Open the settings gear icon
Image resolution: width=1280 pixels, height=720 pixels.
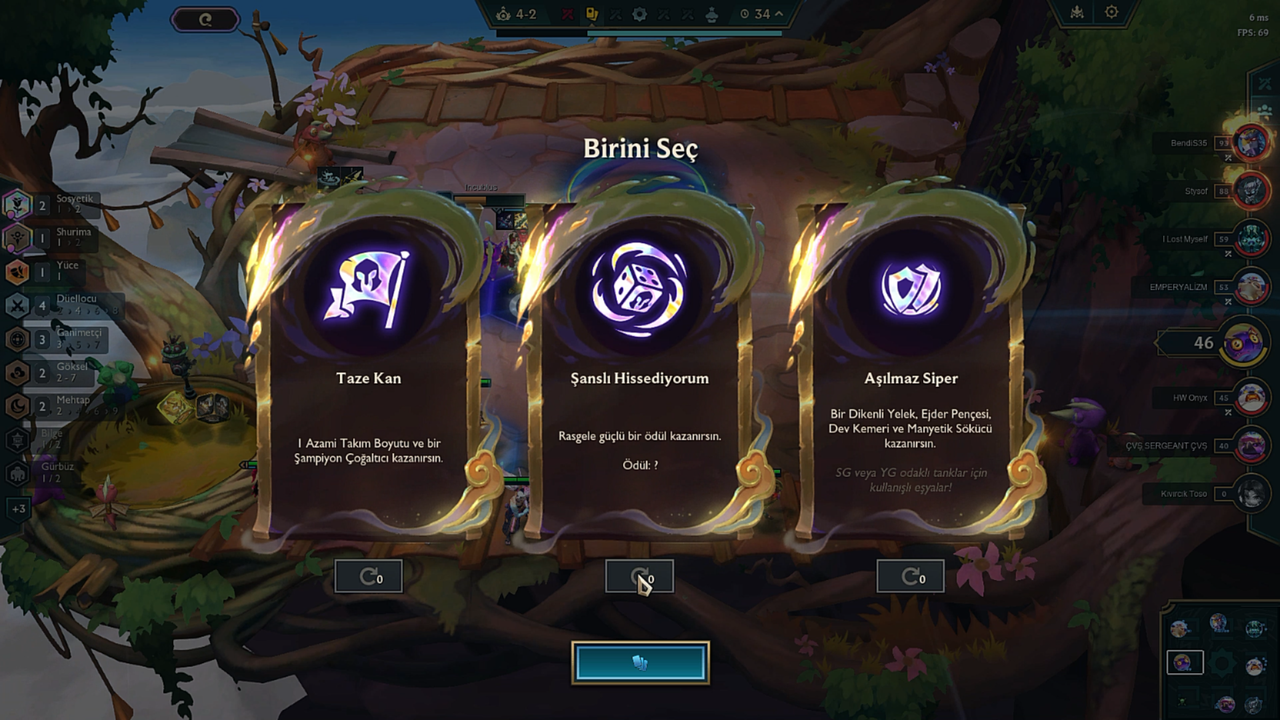[x=1111, y=13]
